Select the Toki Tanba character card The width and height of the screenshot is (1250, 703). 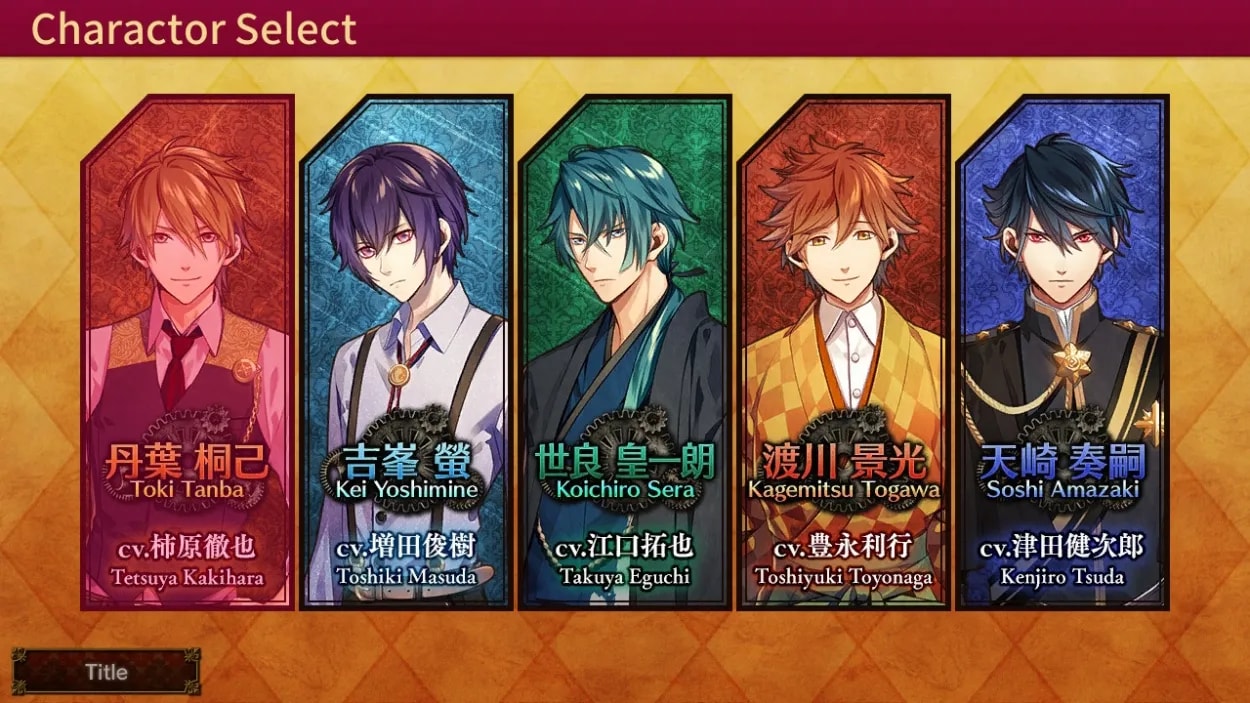(187, 352)
